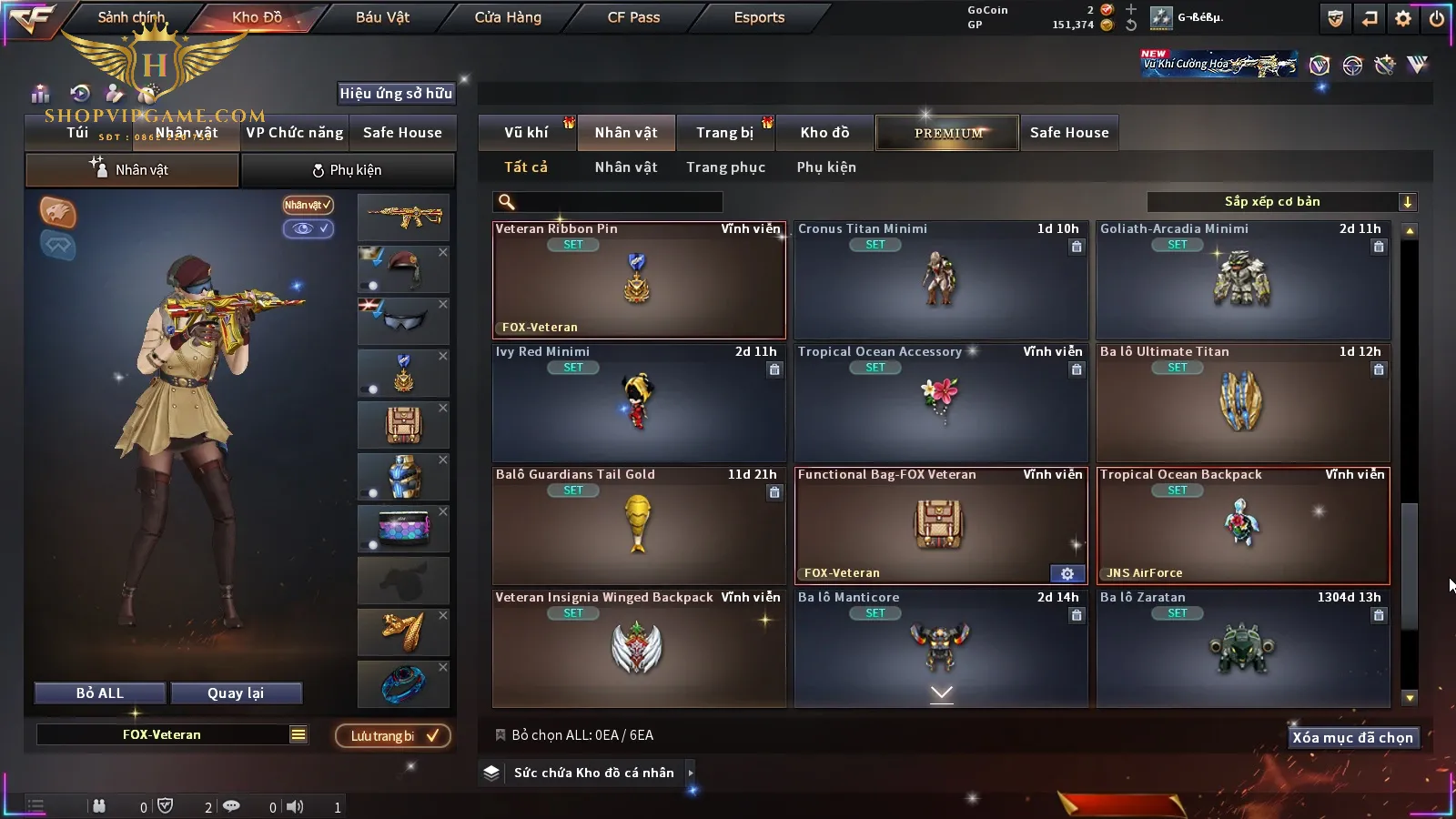
Task: Open the Cửa Hàng shop menu
Action: coord(508,17)
